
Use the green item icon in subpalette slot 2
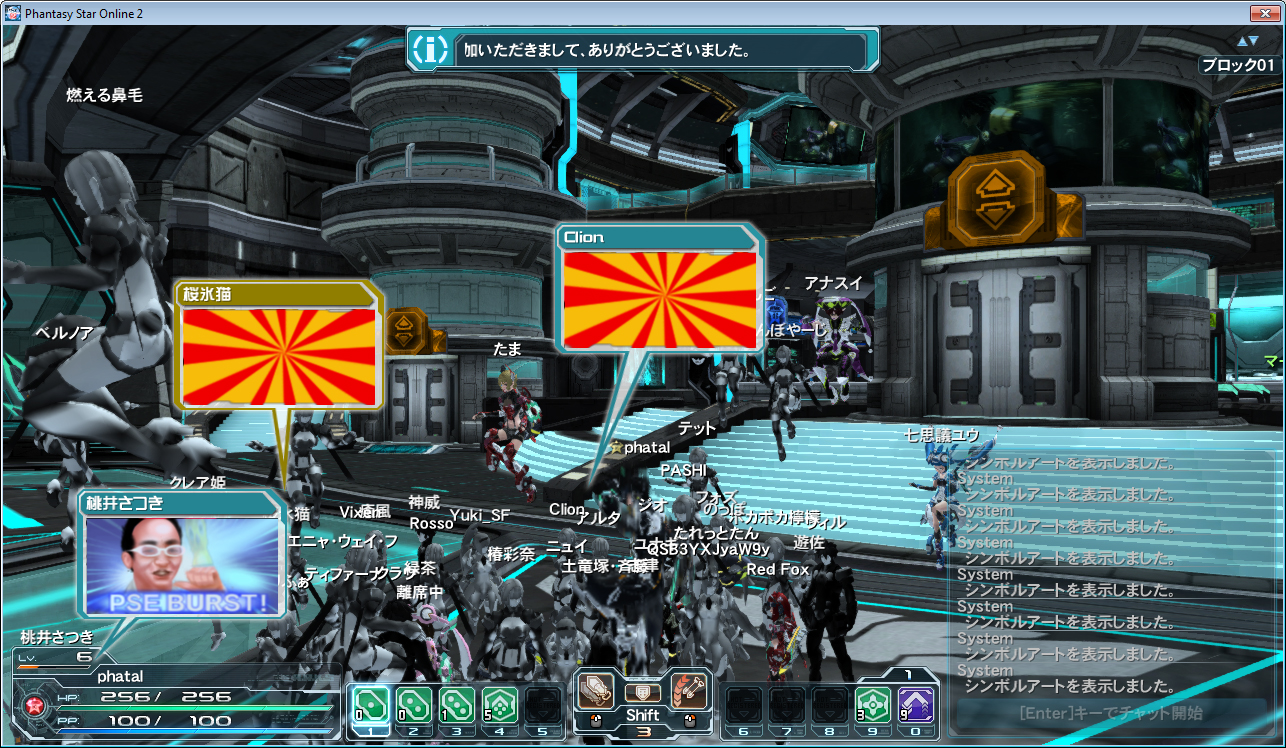pyautogui.click(x=414, y=705)
